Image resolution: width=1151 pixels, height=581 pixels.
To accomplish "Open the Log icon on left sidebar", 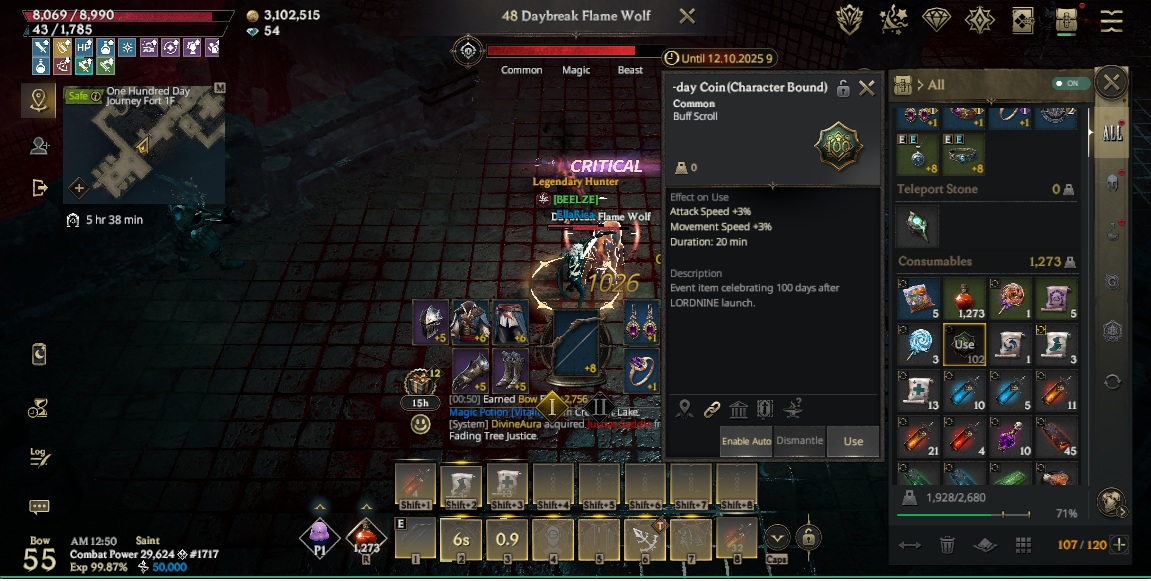I will (x=39, y=456).
